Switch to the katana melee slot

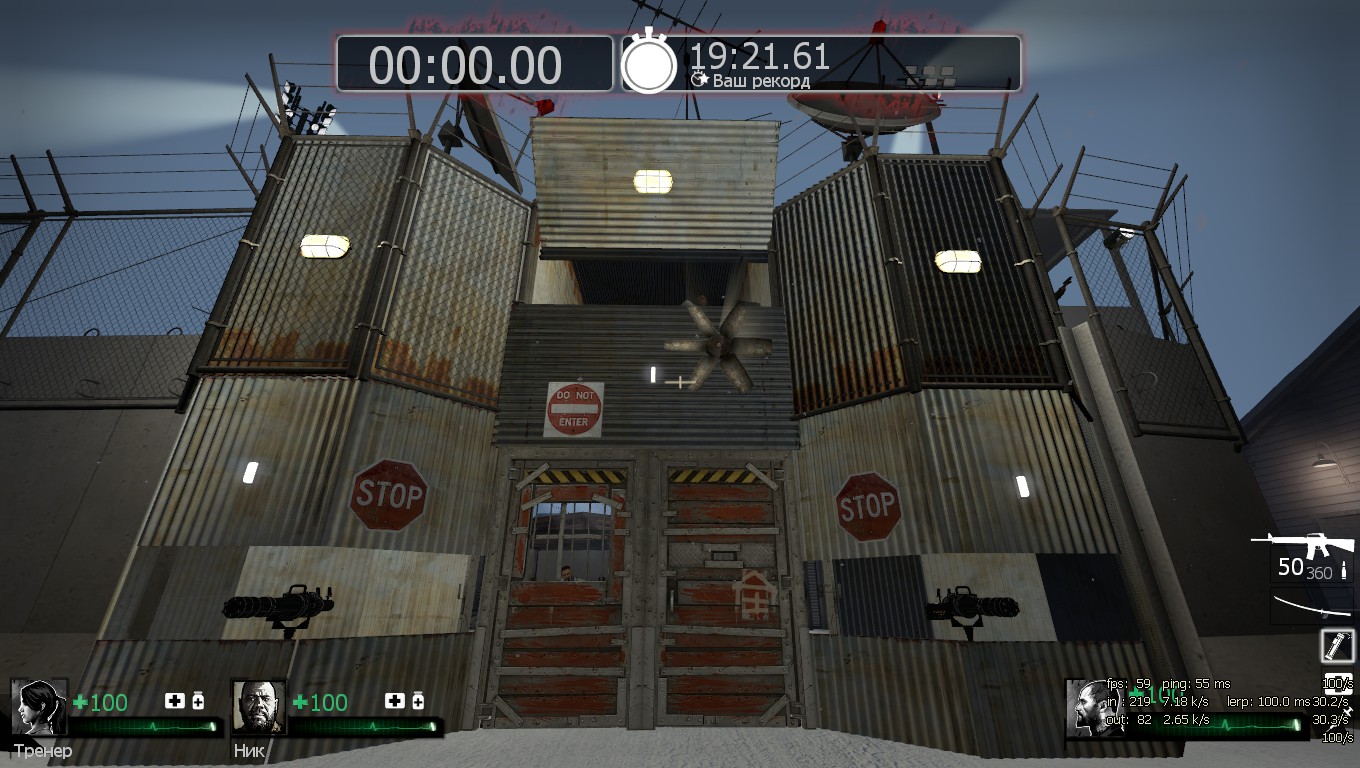point(1310,606)
